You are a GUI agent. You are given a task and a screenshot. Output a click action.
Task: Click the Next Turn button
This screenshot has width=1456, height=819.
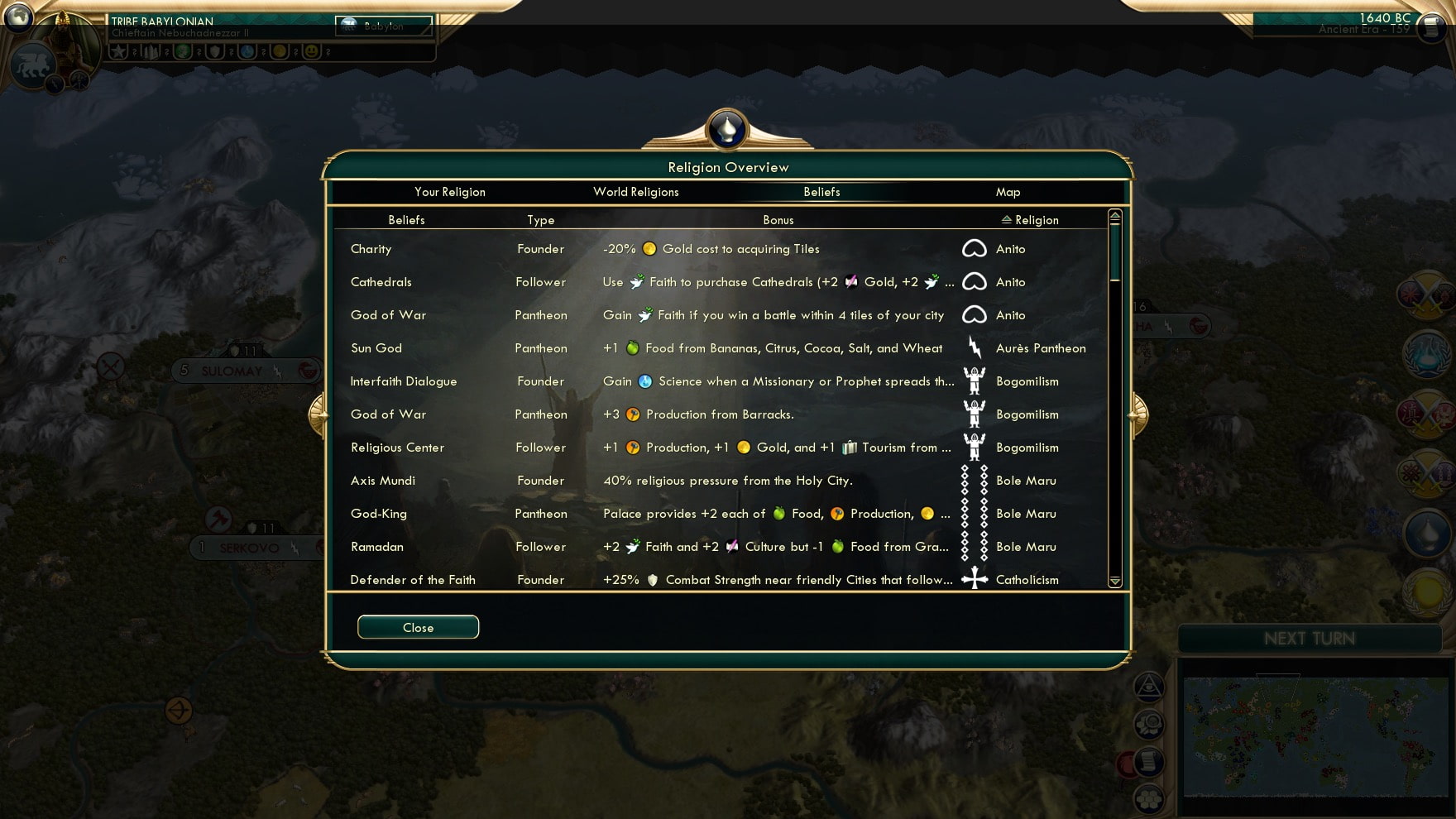click(1310, 638)
